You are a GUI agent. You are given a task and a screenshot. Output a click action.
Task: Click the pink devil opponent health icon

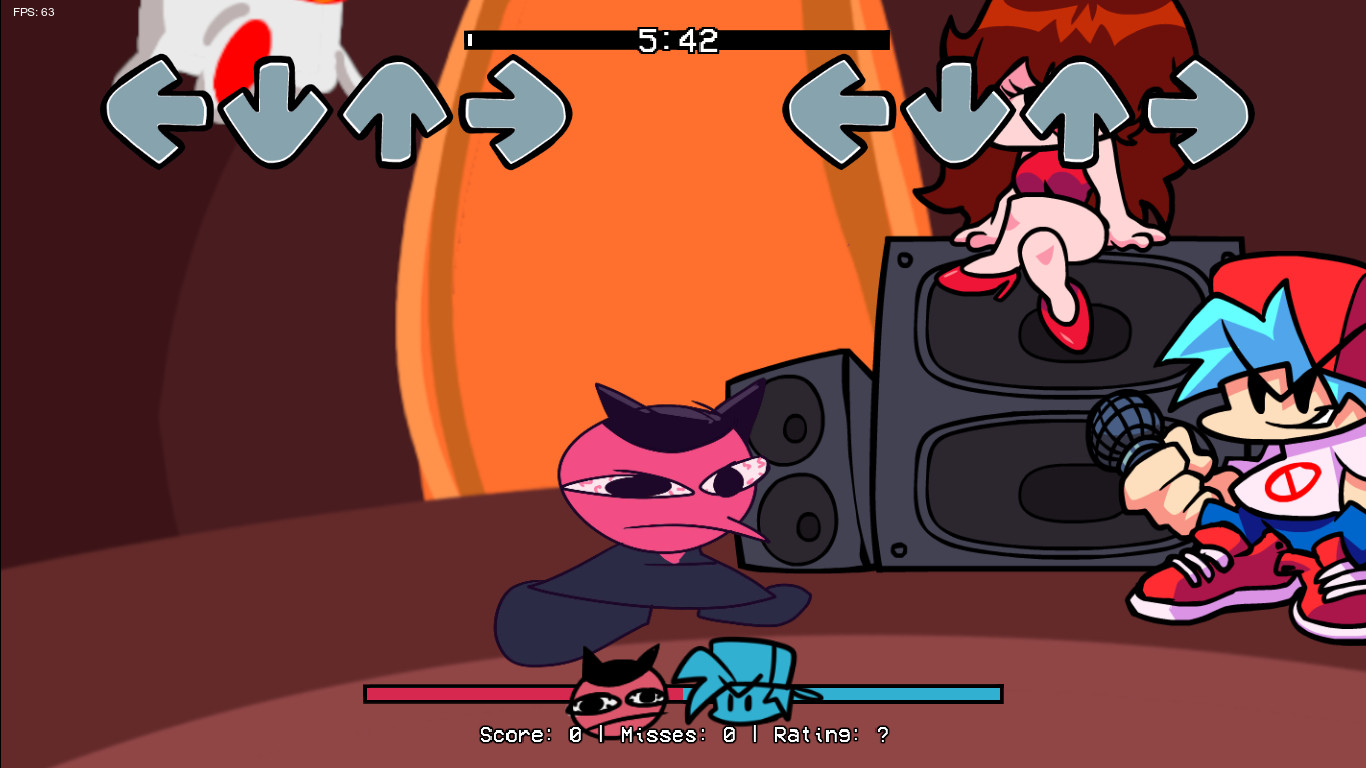615,690
